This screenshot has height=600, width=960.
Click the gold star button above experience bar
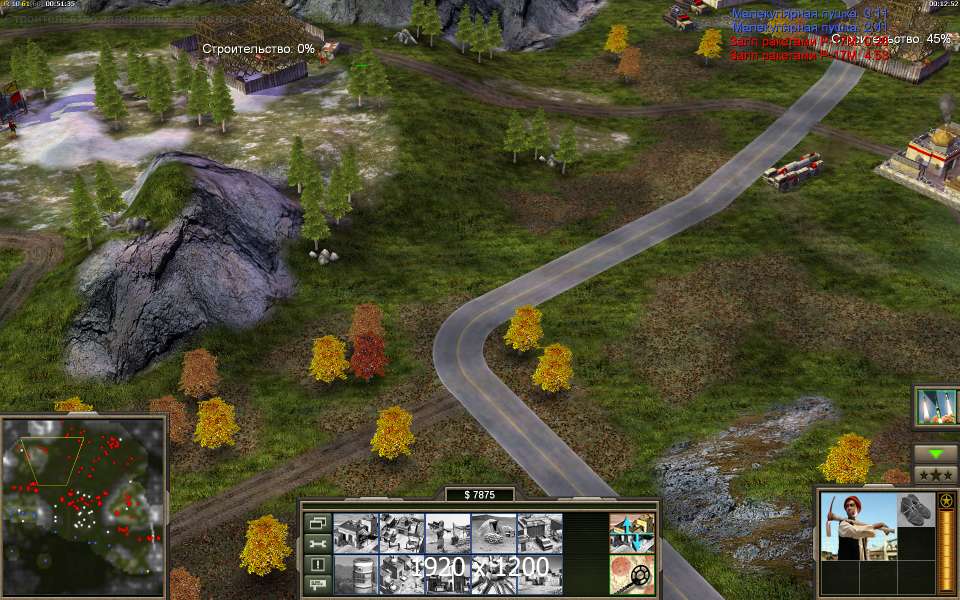click(946, 500)
